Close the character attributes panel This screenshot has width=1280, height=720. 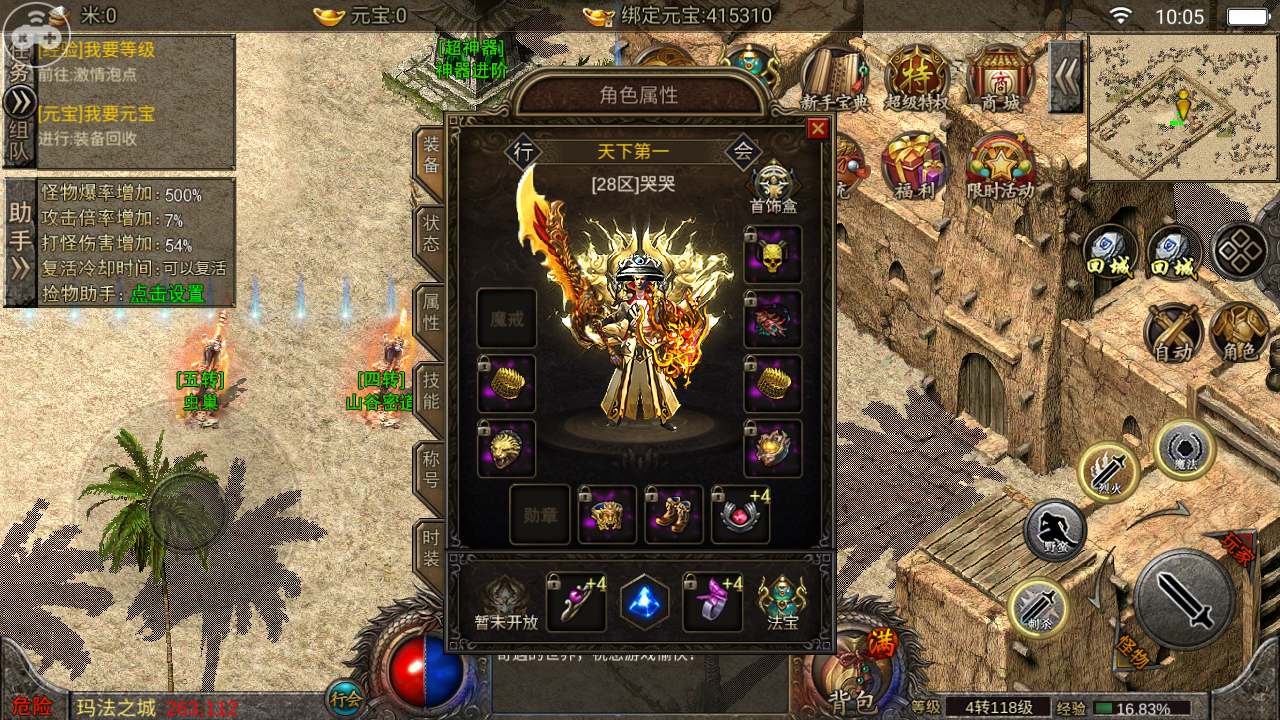pyautogui.click(x=818, y=128)
